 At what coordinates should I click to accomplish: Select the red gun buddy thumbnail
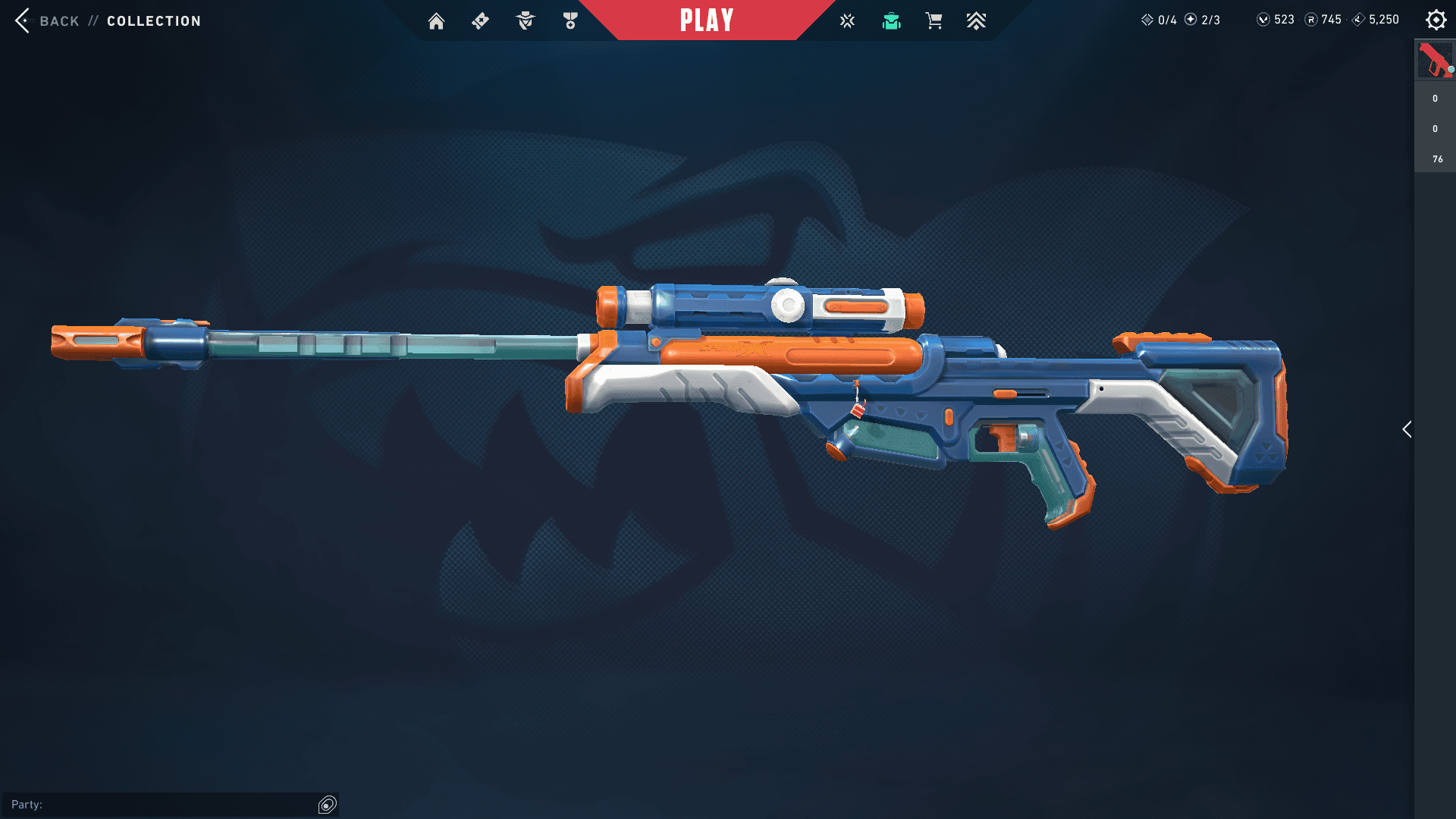(1434, 60)
